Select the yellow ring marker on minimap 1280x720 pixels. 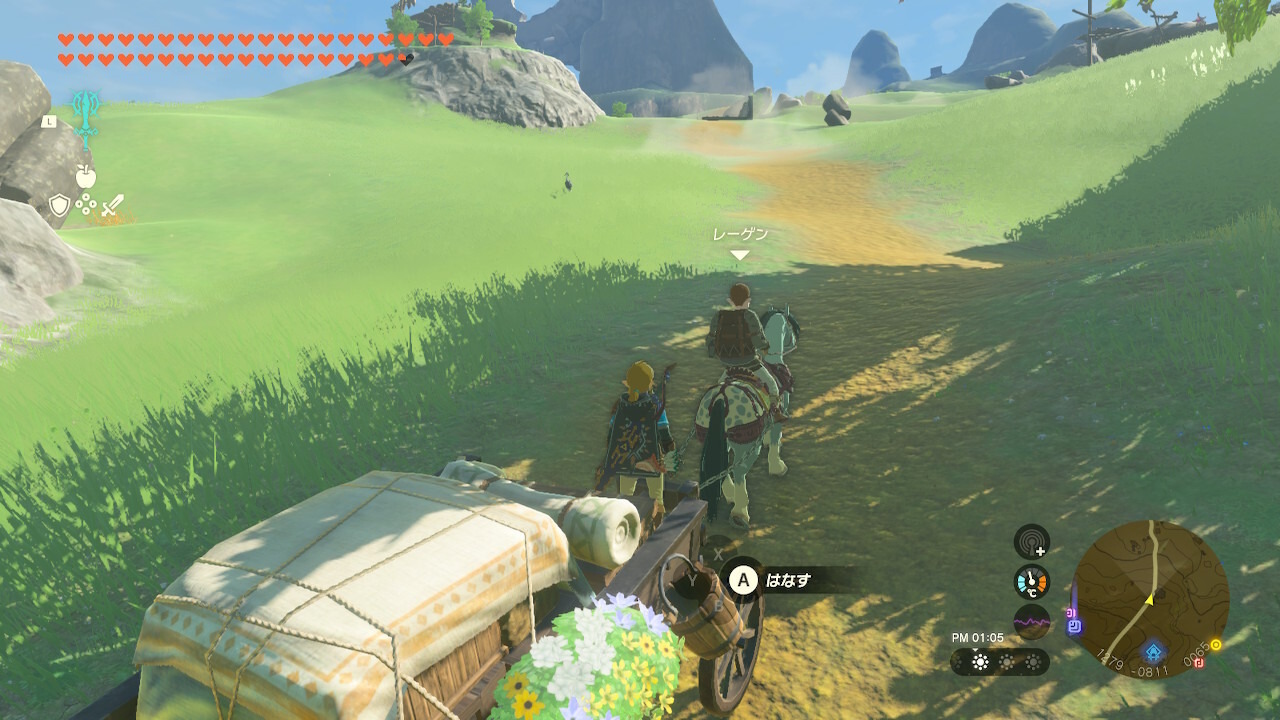(x=1216, y=645)
